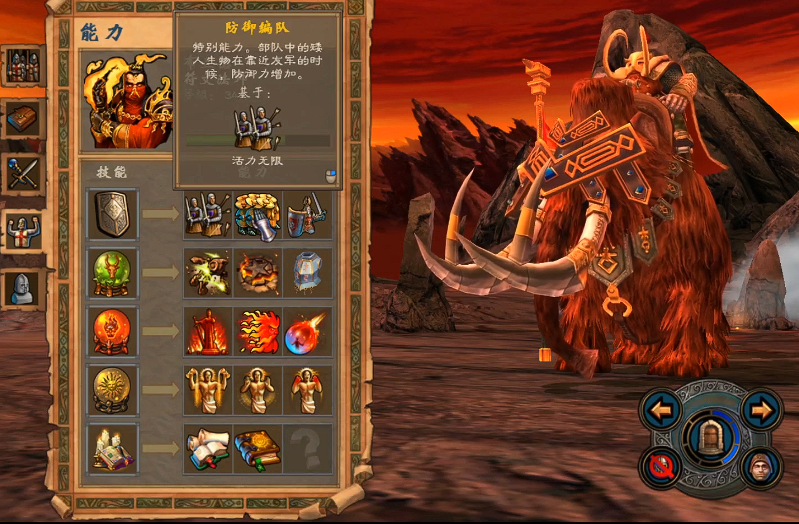Exit the hero screen via door button

click(711, 438)
